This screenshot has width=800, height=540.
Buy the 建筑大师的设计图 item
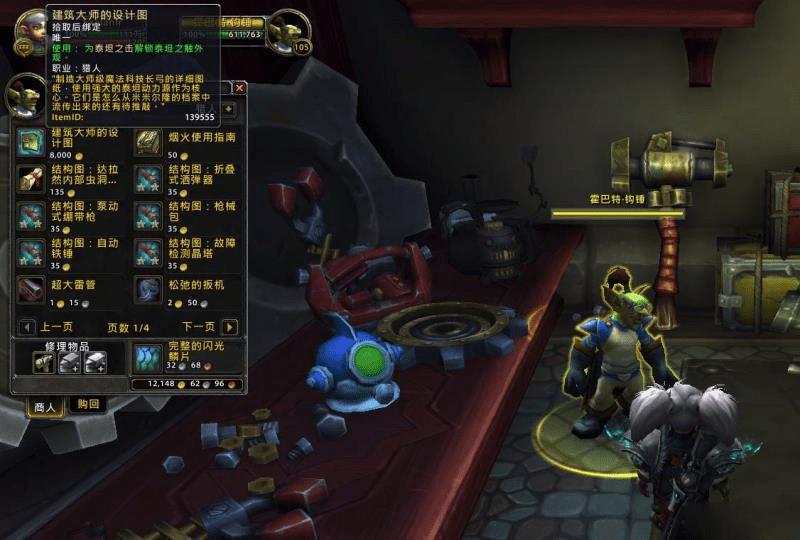(30, 141)
